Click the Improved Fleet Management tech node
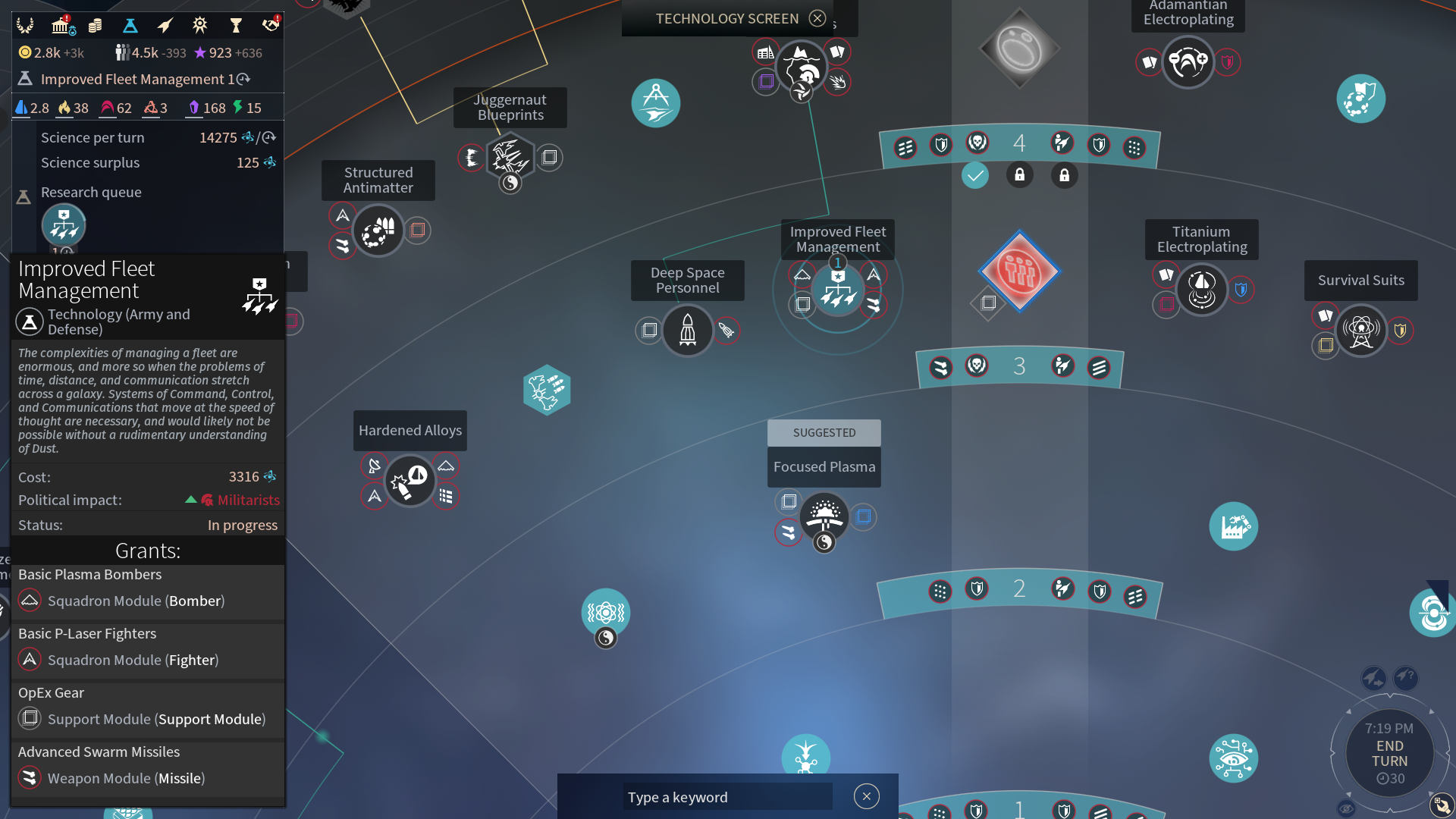Viewport: 1456px width, 819px height. click(x=837, y=290)
